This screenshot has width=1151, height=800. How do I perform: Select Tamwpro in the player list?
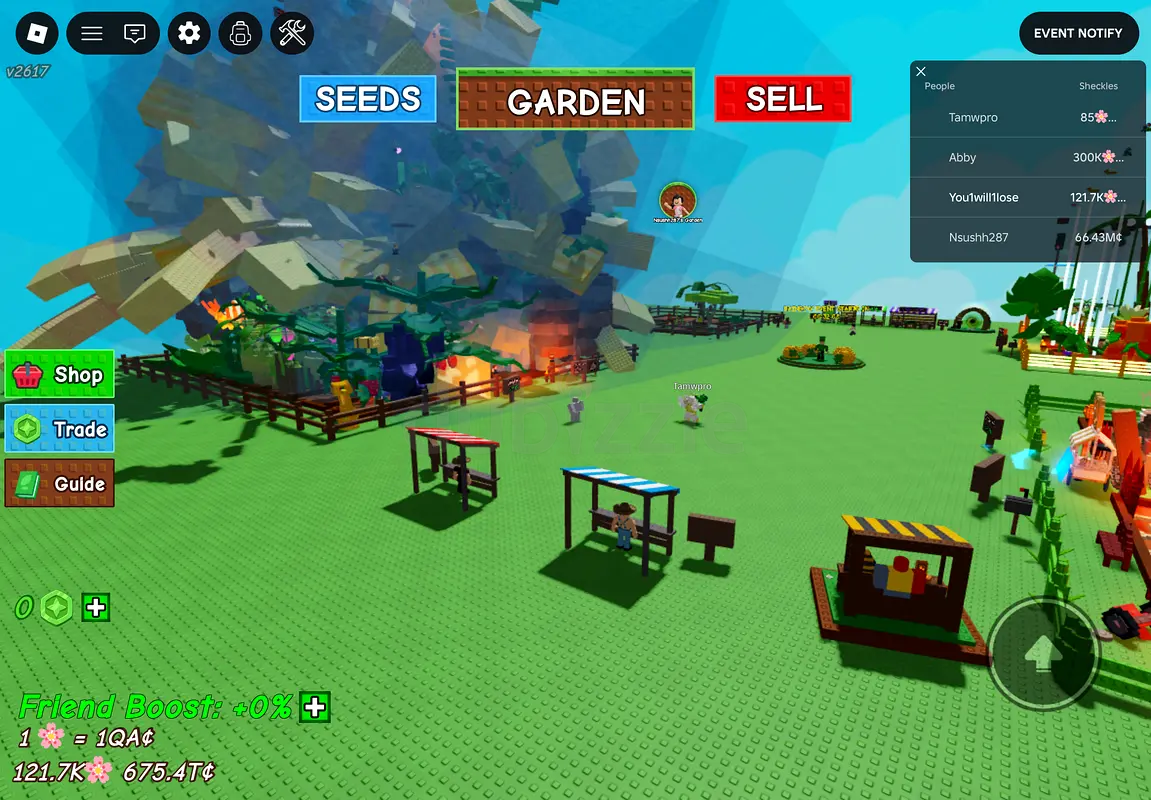tap(973, 118)
